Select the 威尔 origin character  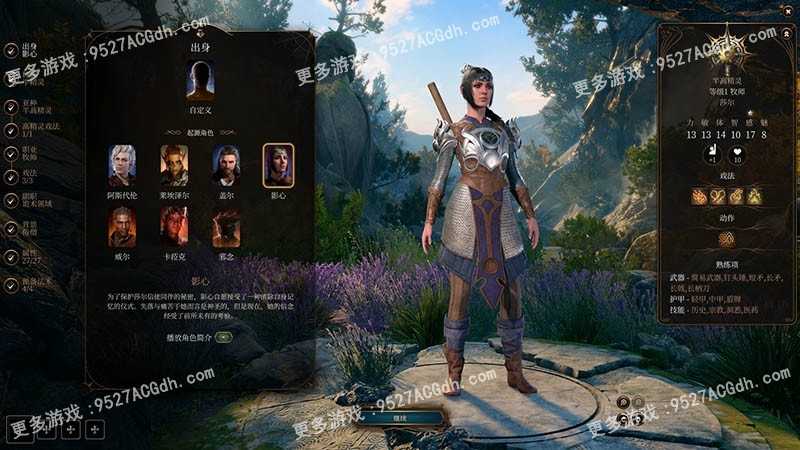coord(122,227)
